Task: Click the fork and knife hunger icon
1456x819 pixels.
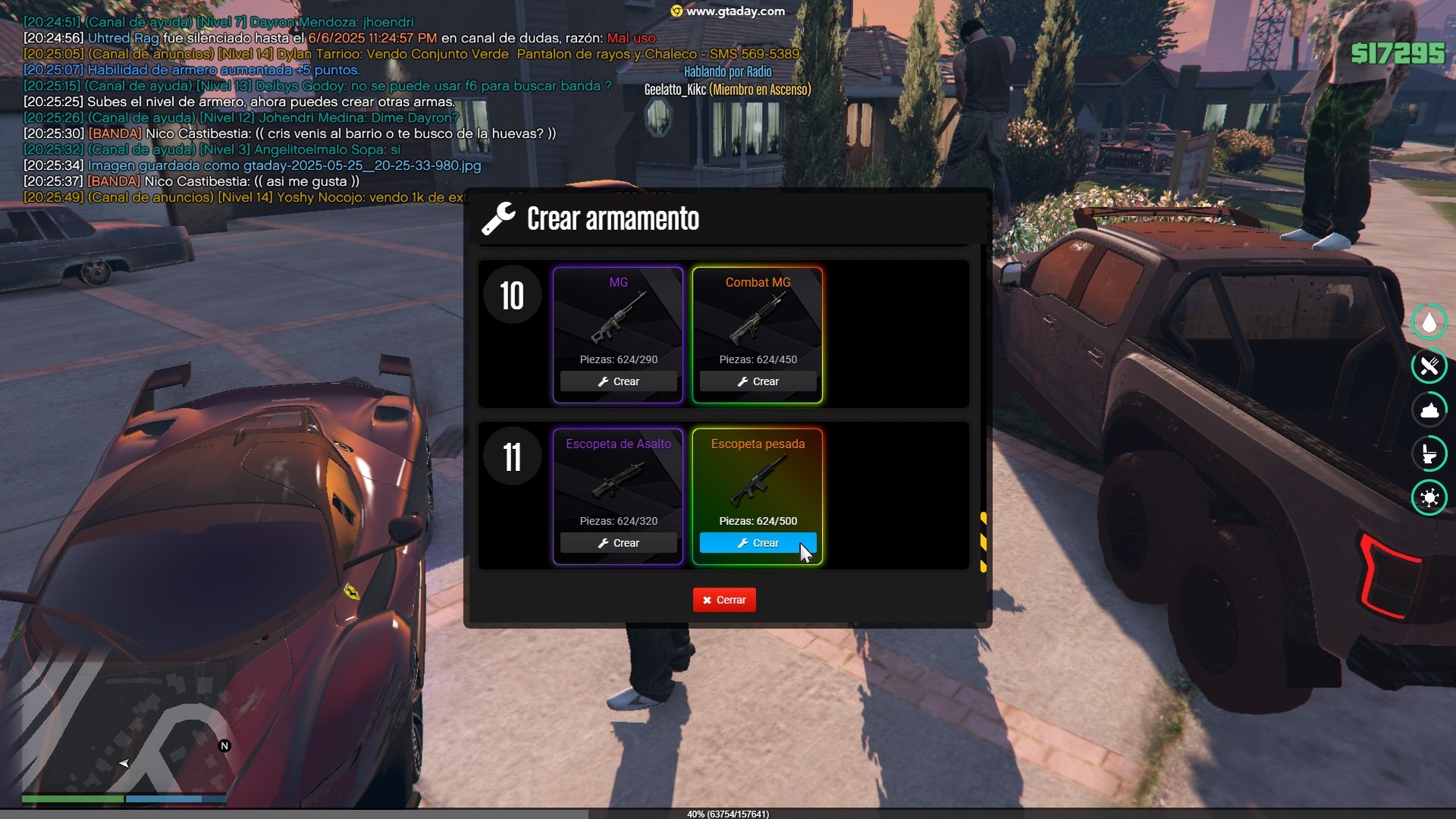Action: (x=1429, y=366)
